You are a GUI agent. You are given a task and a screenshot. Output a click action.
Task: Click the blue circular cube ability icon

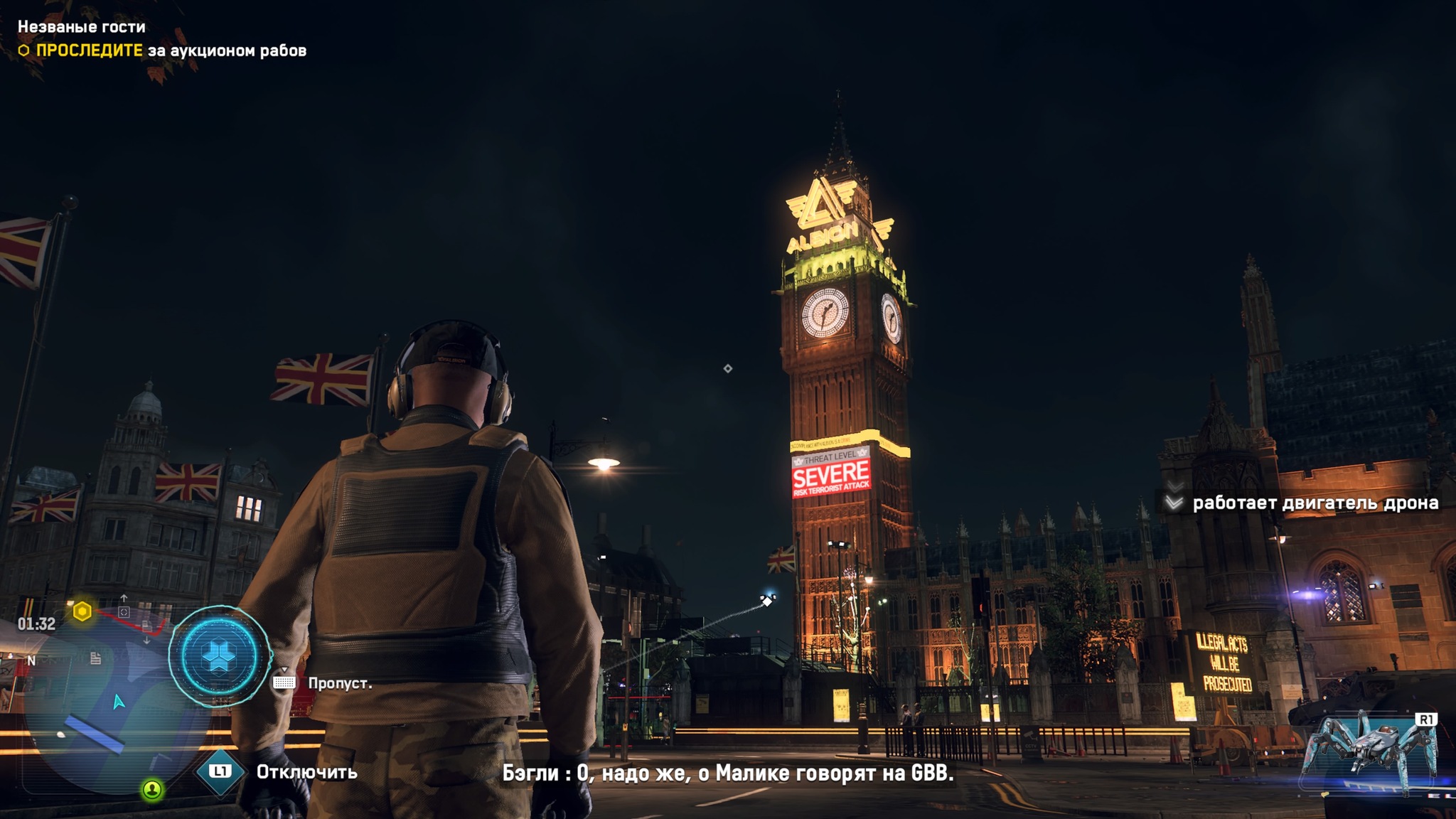pos(219,656)
